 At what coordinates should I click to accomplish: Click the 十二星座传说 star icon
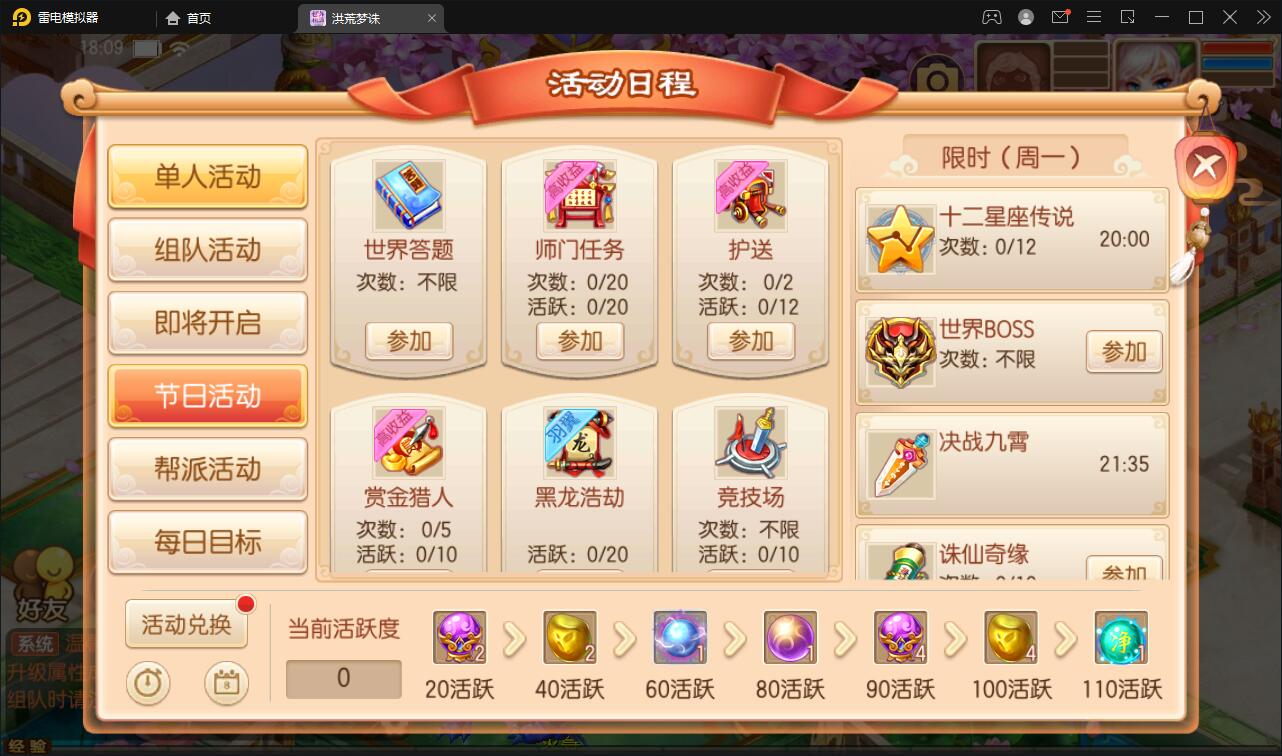point(899,239)
